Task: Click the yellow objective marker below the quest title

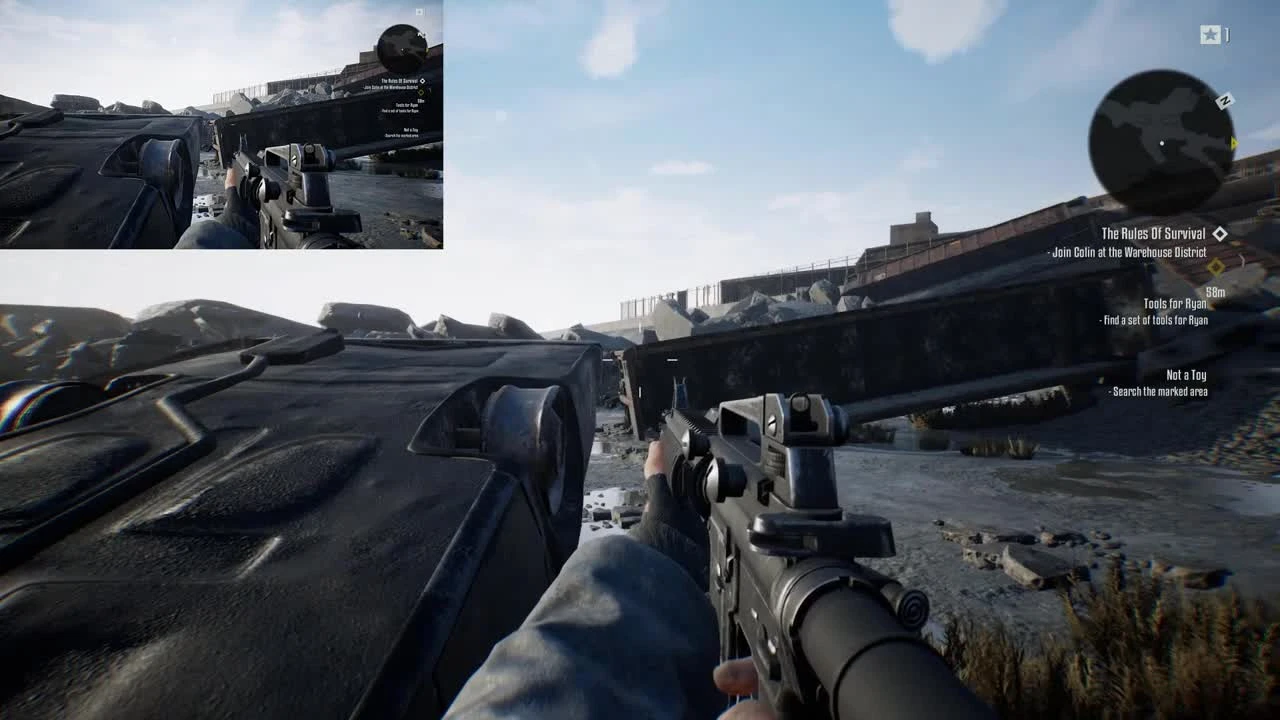Action: pyautogui.click(x=1215, y=267)
